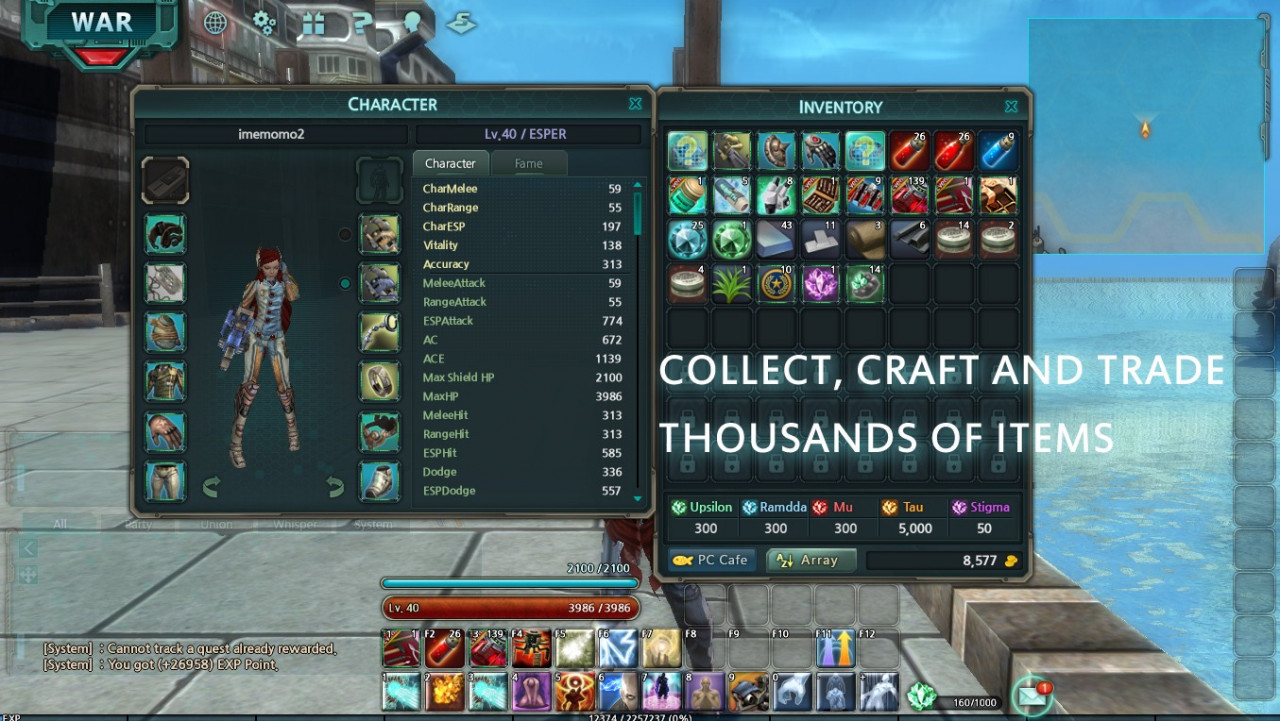Rotate character preview with right arrow
The width and height of the screenshot is (1280, 721).
(335, 488)
